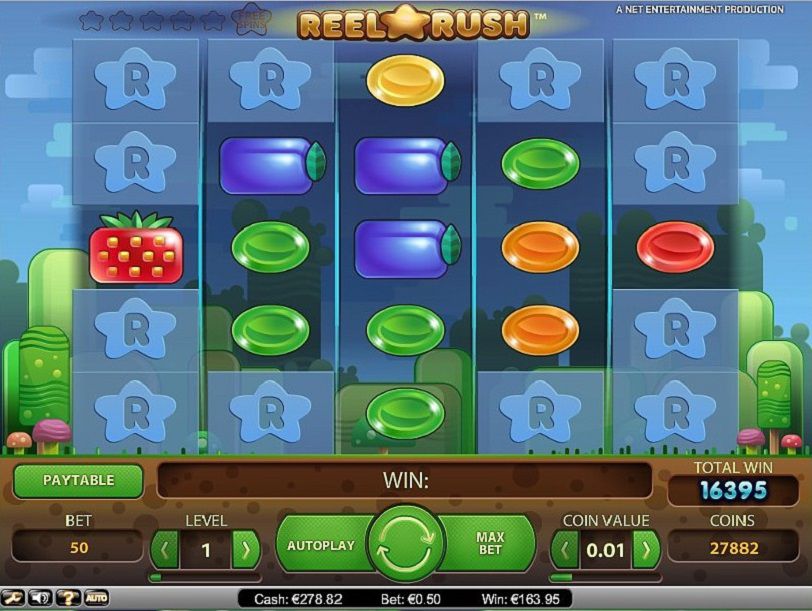The height and width of the screenshot is (611, 812).
Task: Toggle sound with the speaker icon
Action: (42, 598)
